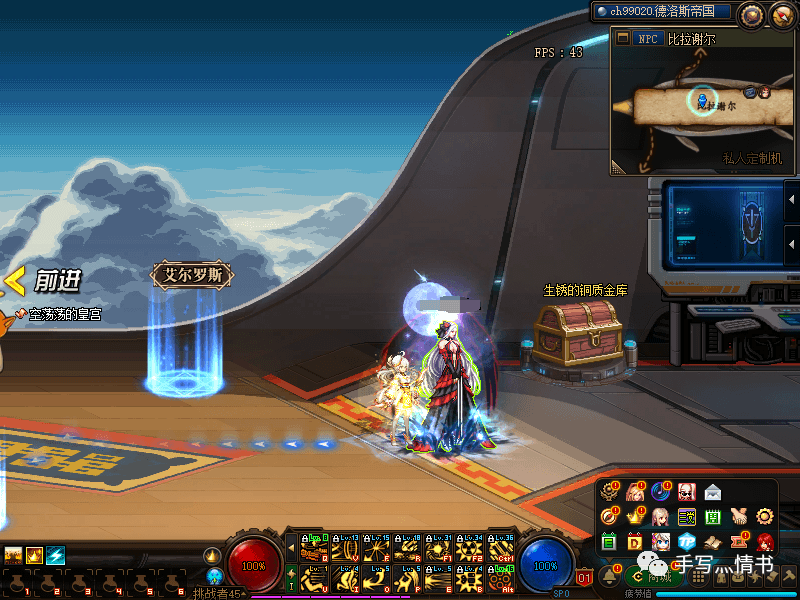The image size is (800, 600).
Task: Open the yellow D calendar icon
Action: click(x=635, y=542)
